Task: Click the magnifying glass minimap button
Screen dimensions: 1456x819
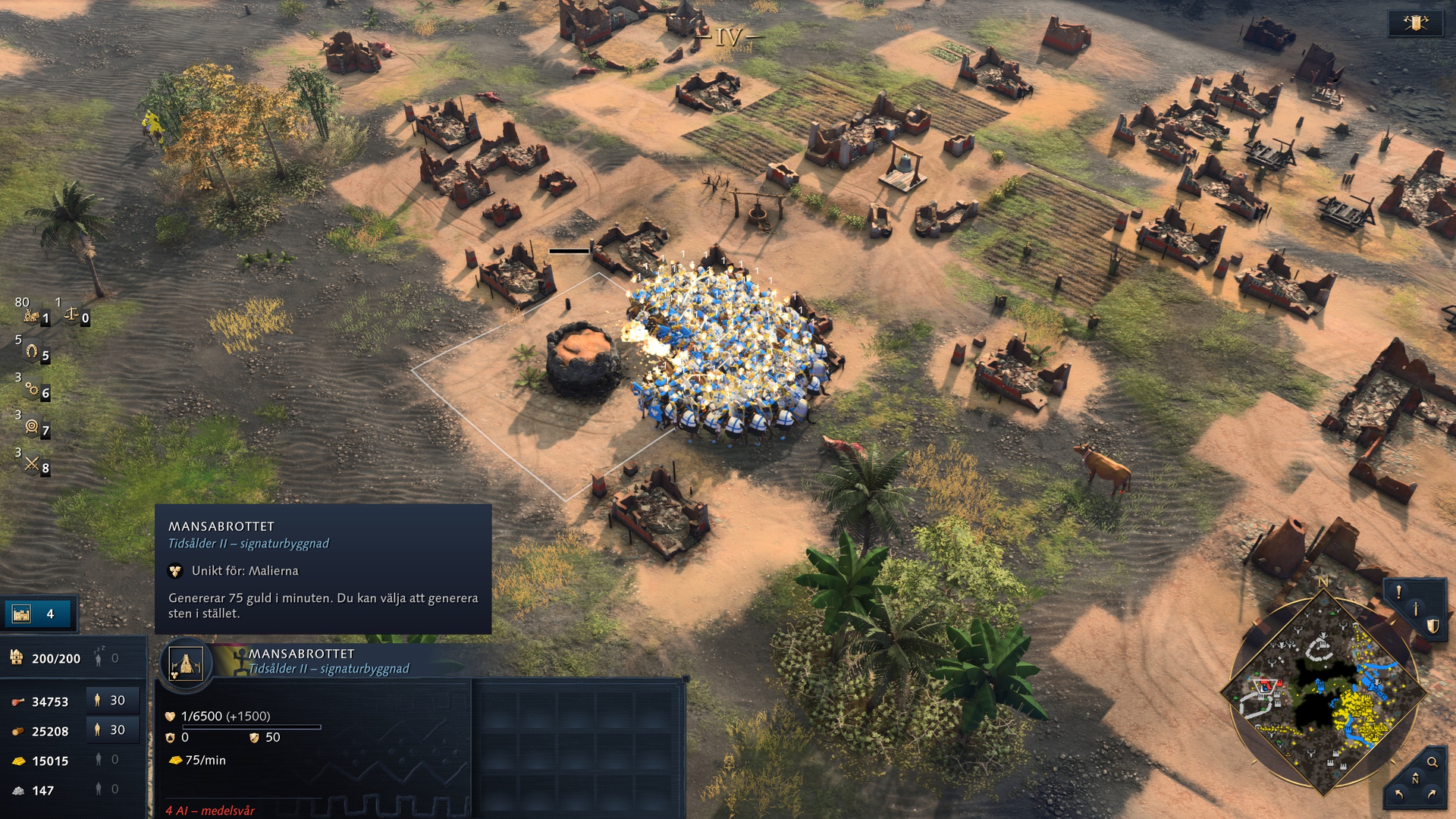Action: (1432, 762)
